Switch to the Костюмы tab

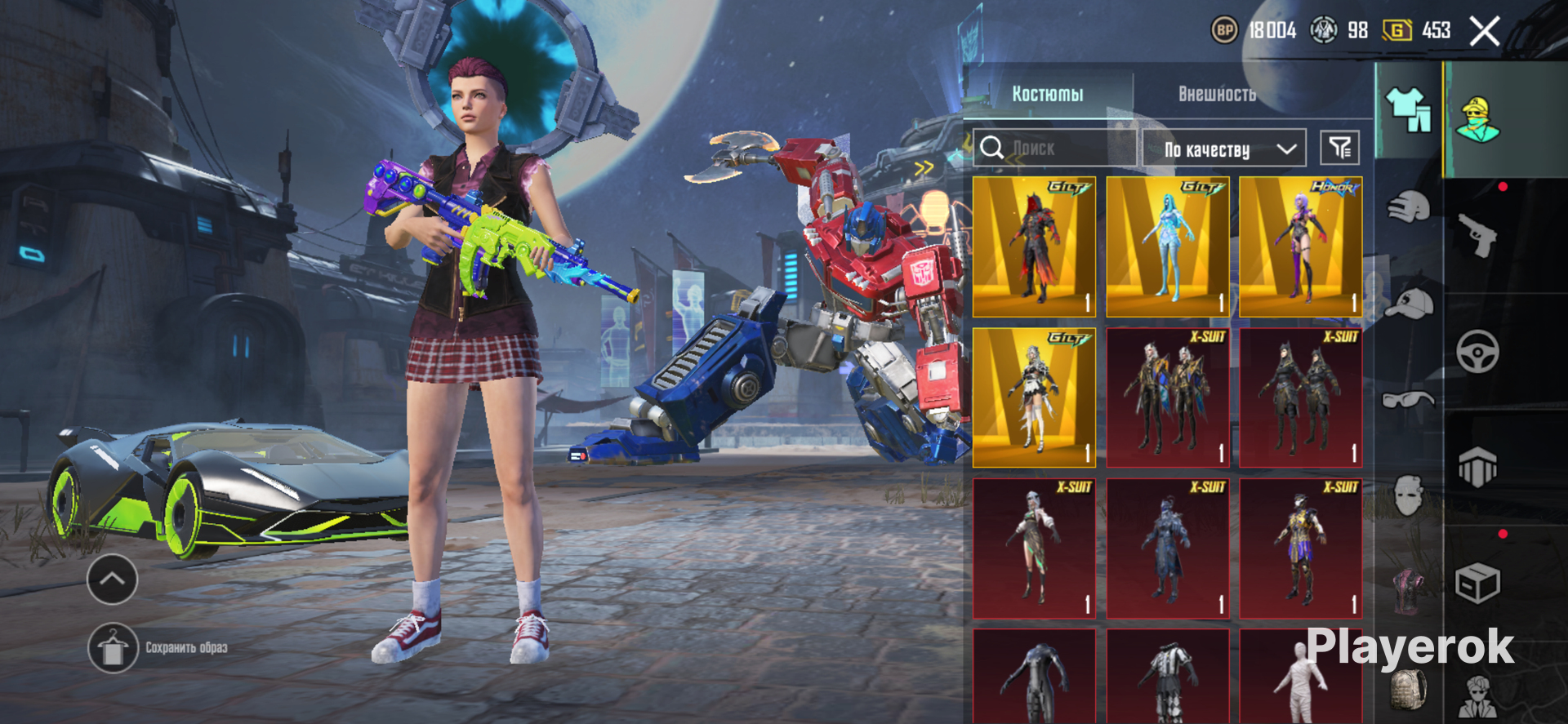click(x=1048, y=94)
